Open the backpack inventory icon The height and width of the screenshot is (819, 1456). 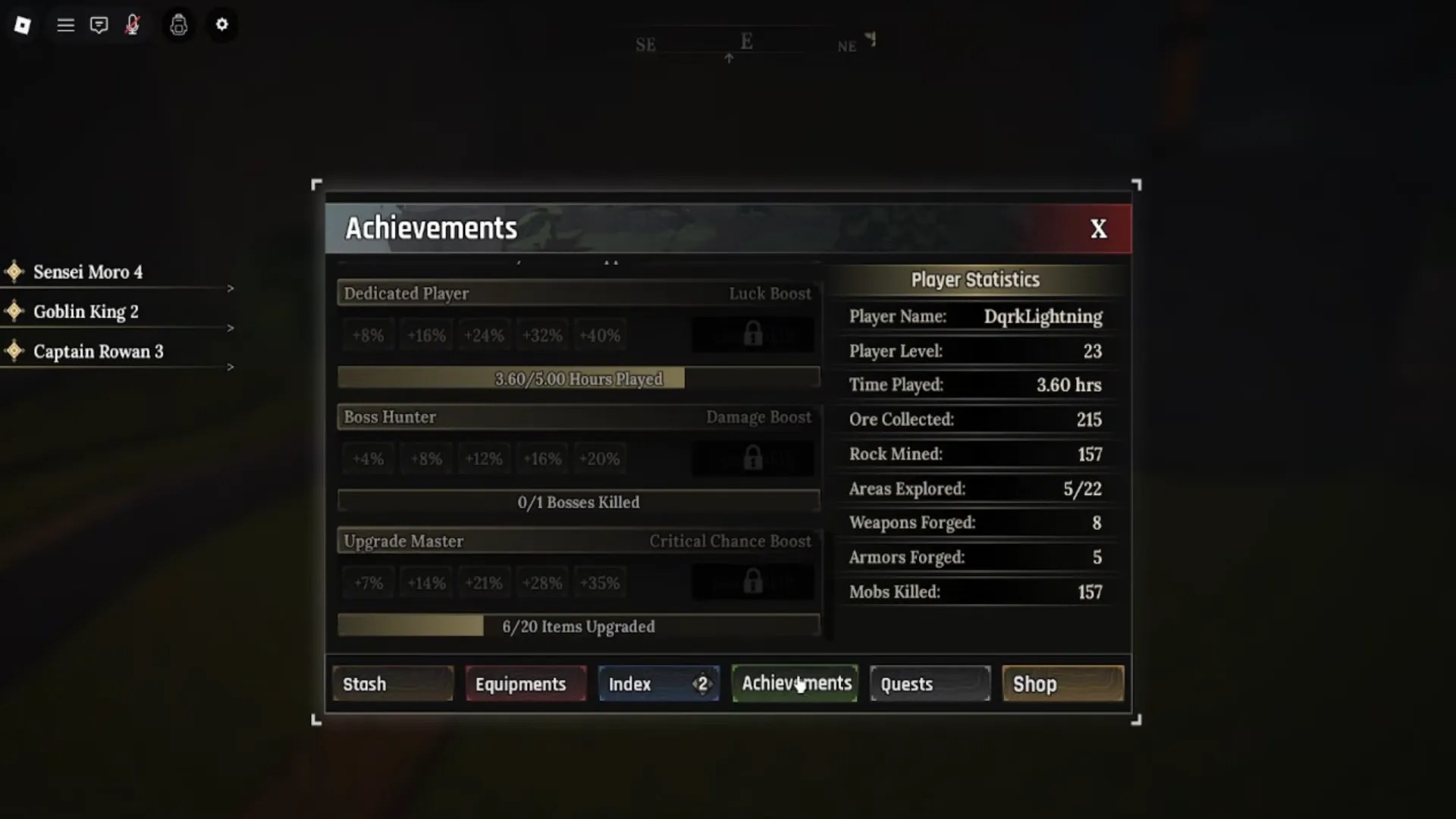coord(179,25)
